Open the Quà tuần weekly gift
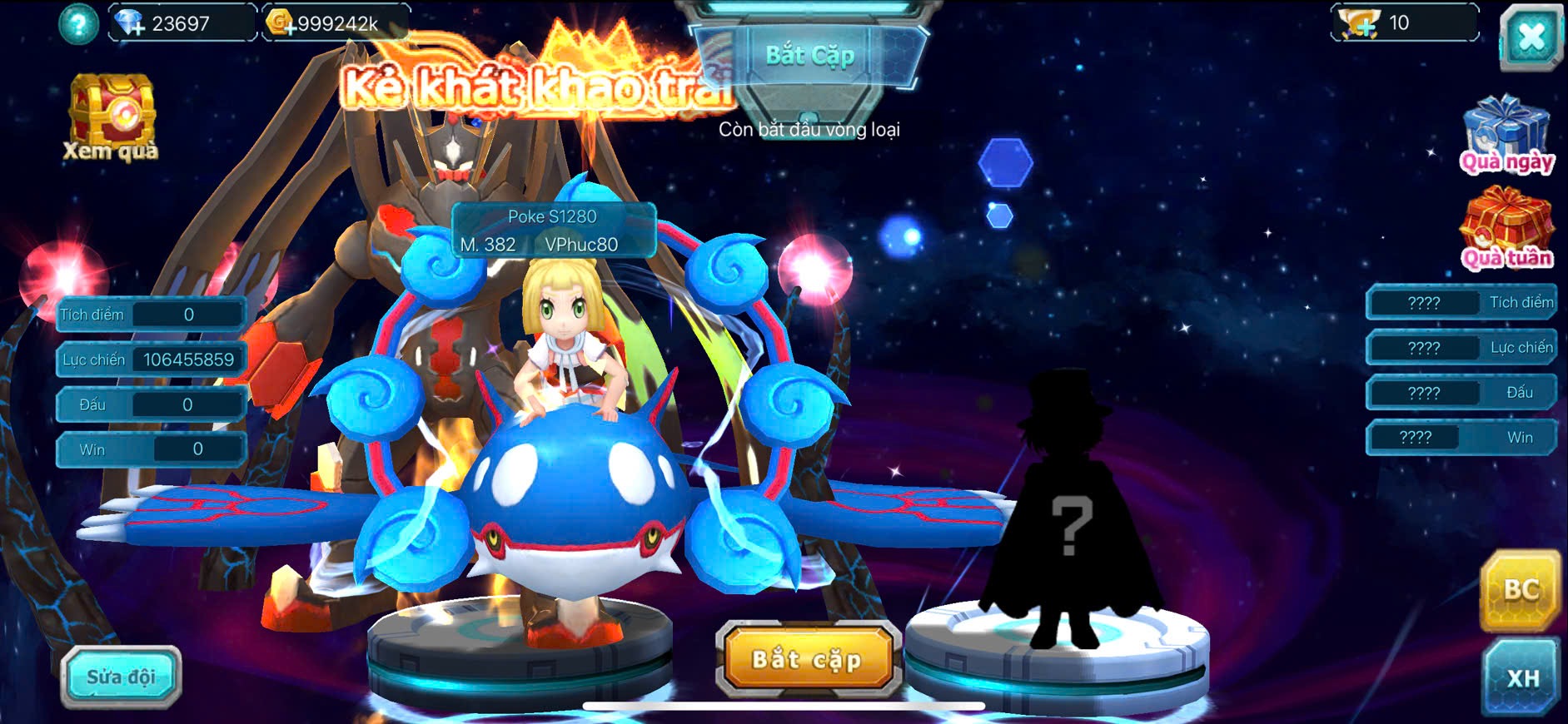1568x724 pixels. coord(1506,230)
